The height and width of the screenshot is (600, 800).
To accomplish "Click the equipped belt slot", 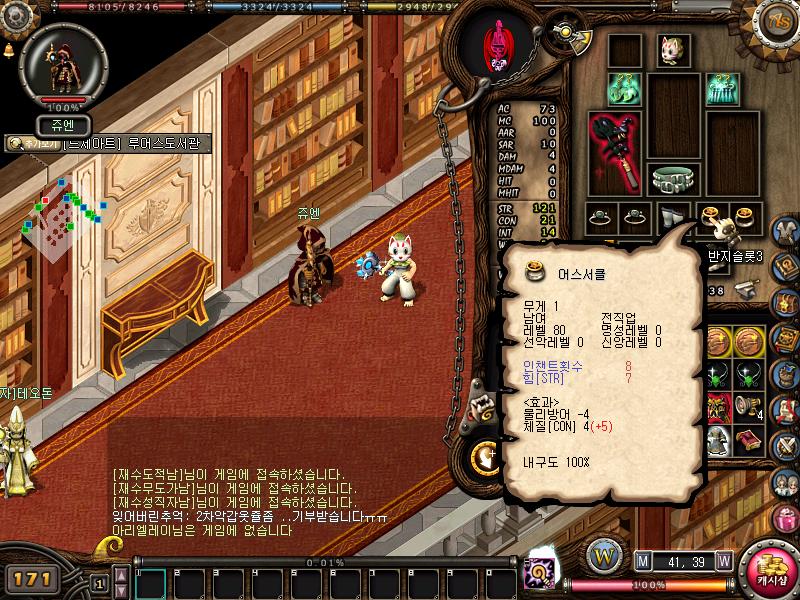I will pyautogui.click(x=674, y=179).
